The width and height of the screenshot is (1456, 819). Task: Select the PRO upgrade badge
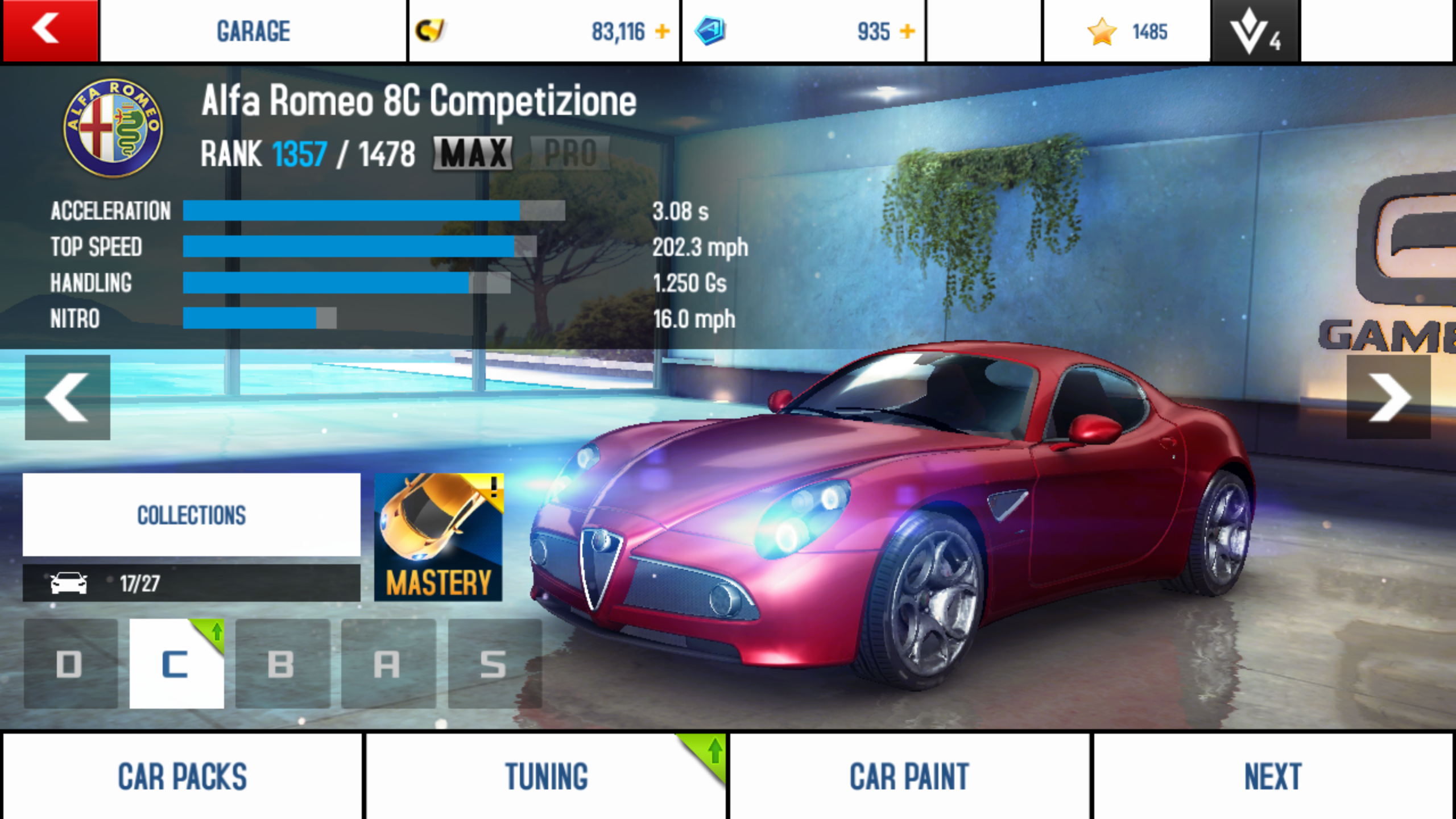tap(570, 154)
